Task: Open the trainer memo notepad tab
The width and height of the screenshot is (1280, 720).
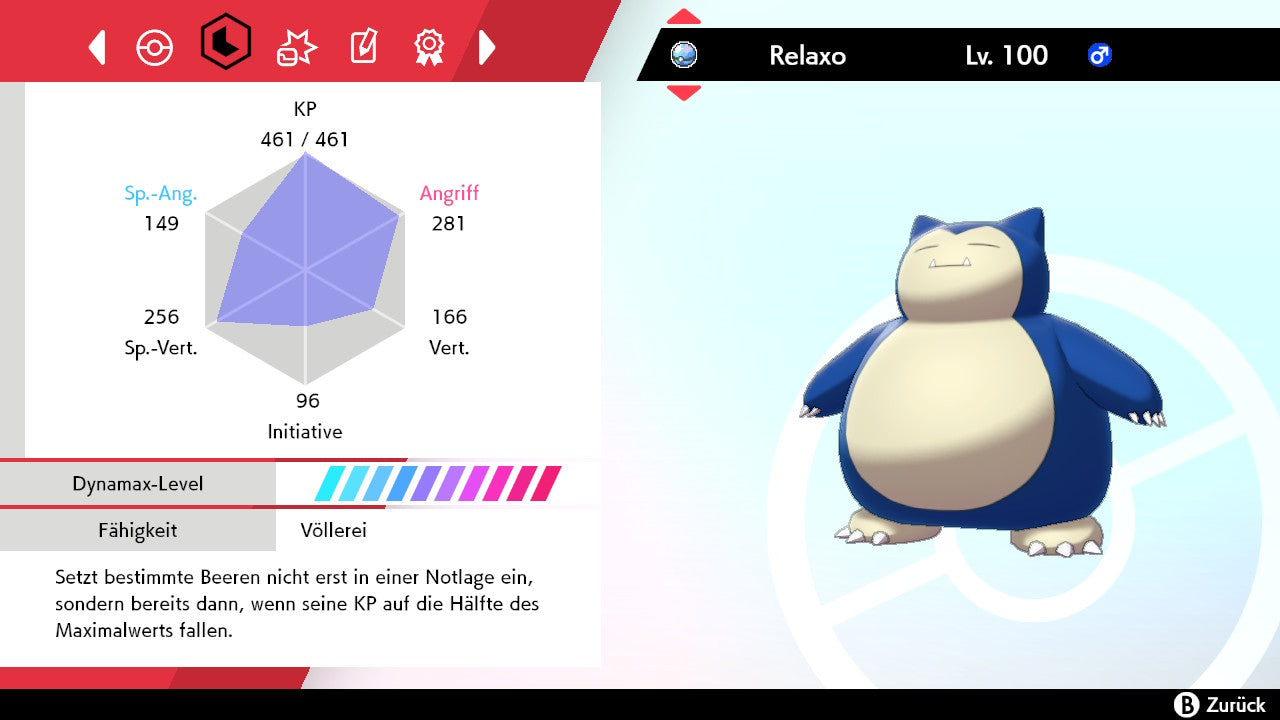Action: pos(362,47)
